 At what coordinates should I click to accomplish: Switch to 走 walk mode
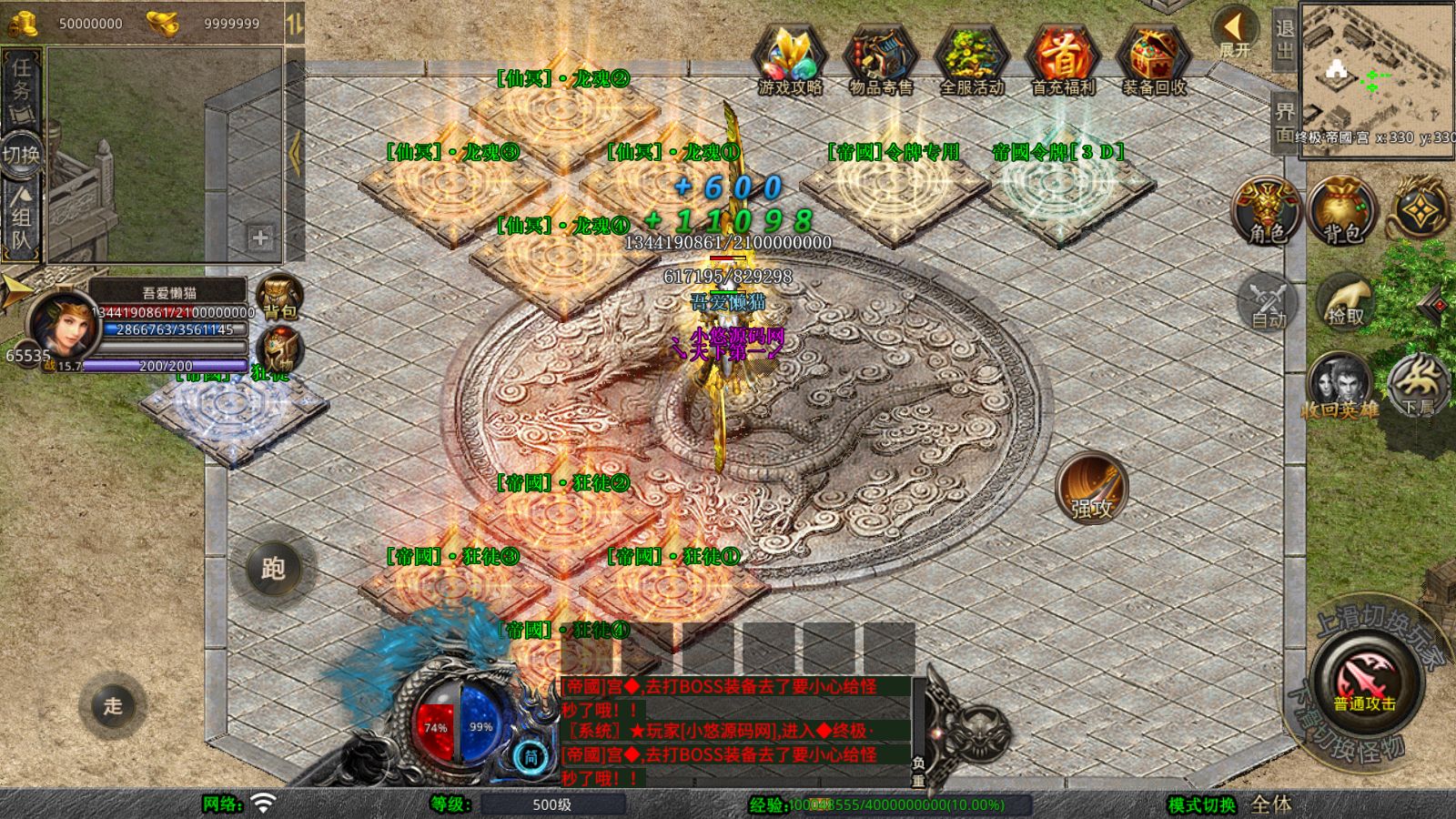(112, 705)
